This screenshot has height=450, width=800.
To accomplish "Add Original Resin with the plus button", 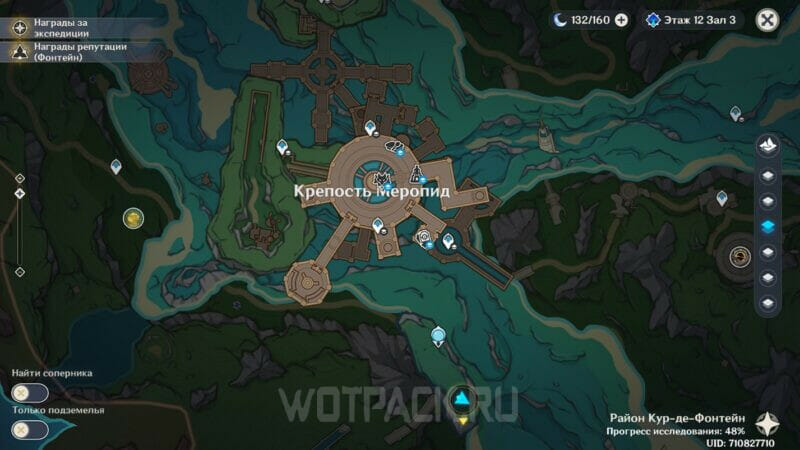I will (x=621, y=20).
